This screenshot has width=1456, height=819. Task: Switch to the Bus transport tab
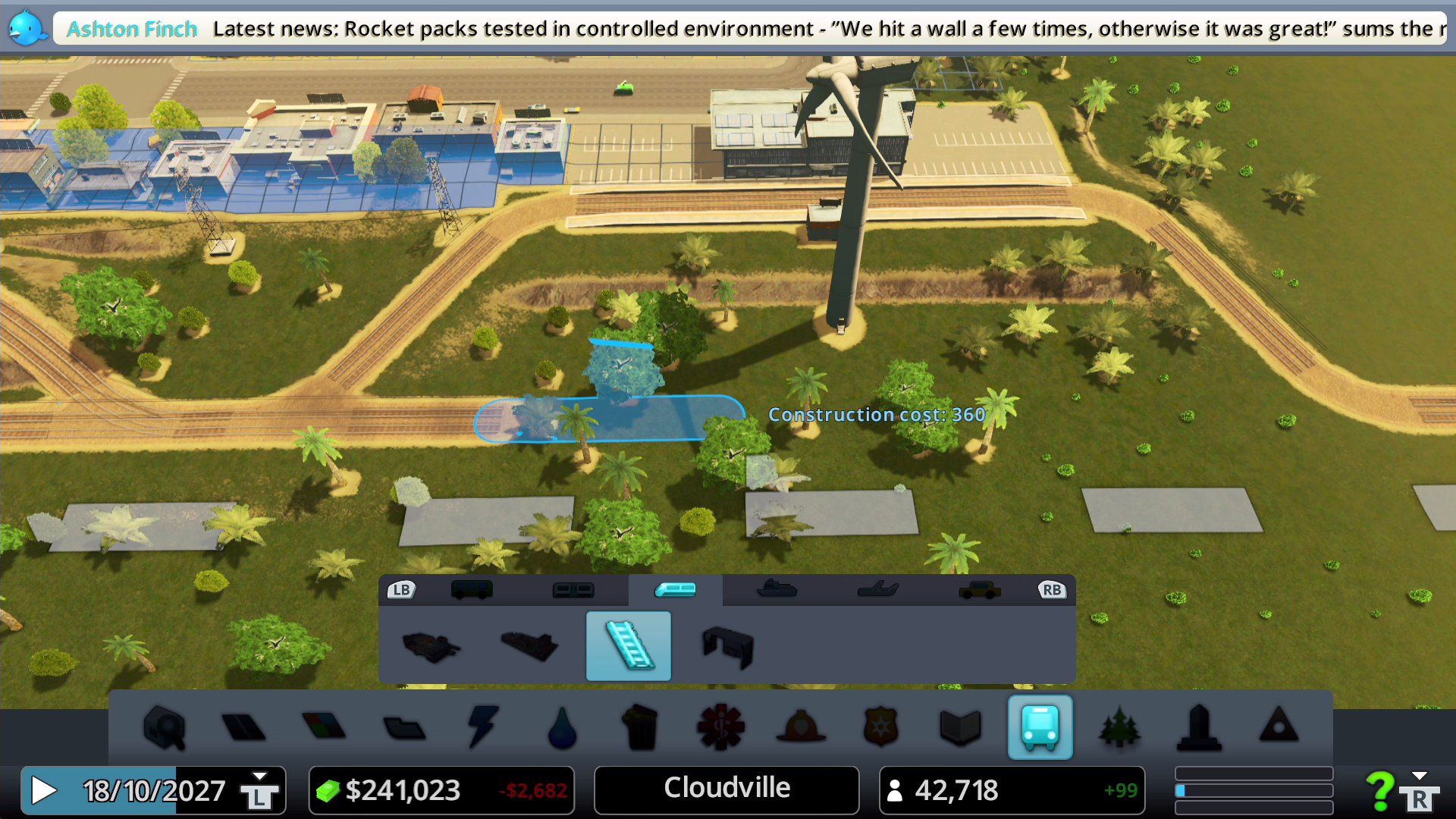472,590
